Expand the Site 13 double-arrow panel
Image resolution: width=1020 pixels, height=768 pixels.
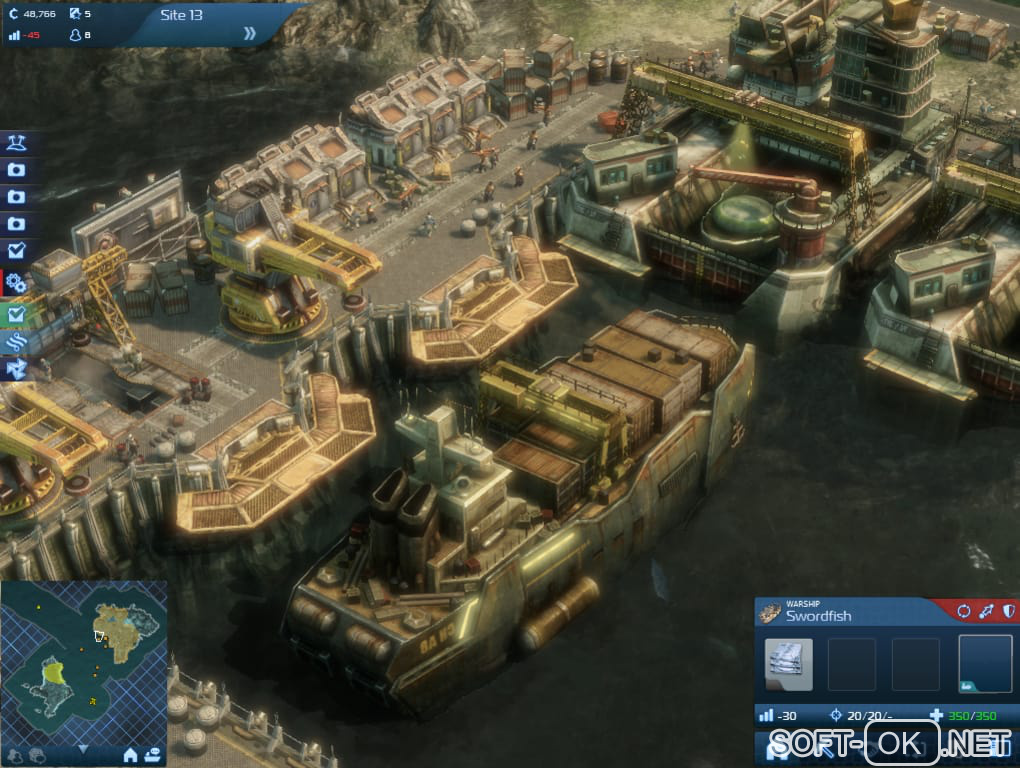coord(249,33)
